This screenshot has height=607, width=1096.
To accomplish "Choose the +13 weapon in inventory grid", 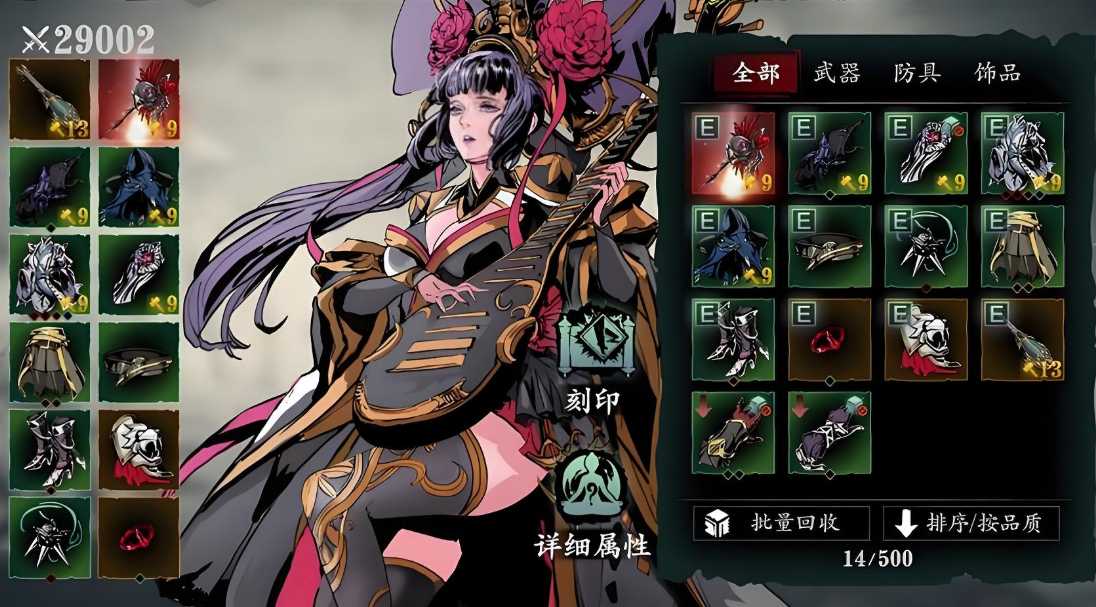I will point(1022,339).
